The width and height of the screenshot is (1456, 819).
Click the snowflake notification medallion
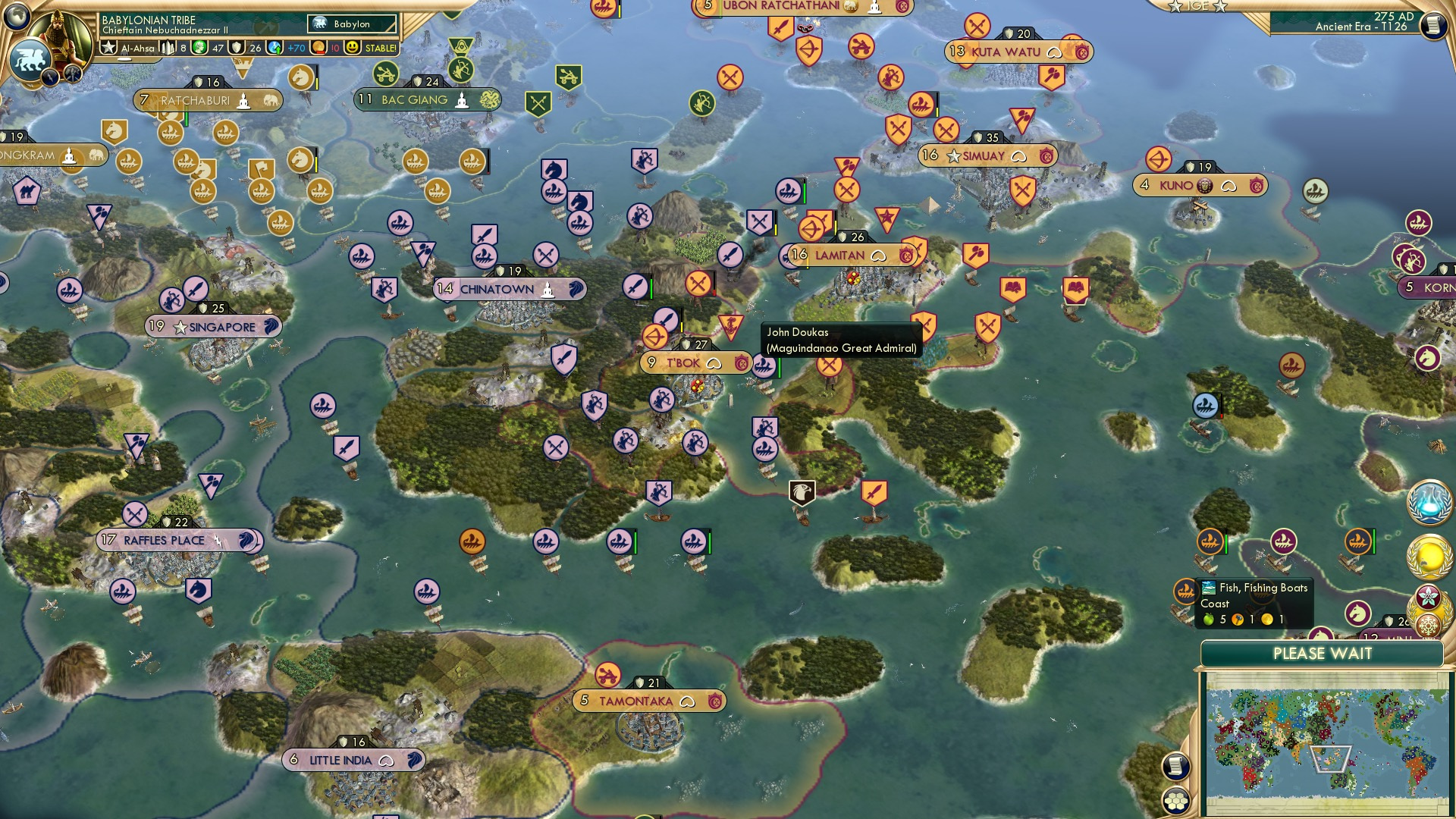[1429, 625]
